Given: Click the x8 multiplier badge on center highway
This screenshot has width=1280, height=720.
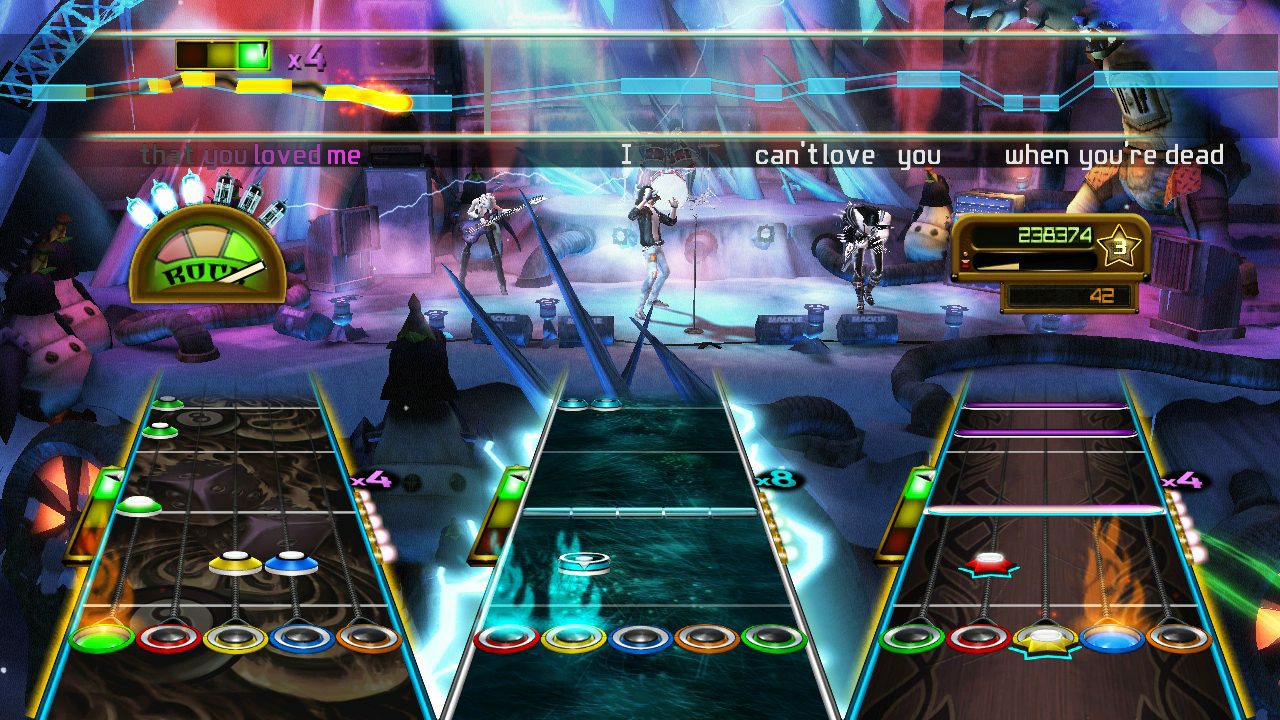Looking at the screenshot, I should [x=778, y=481].
